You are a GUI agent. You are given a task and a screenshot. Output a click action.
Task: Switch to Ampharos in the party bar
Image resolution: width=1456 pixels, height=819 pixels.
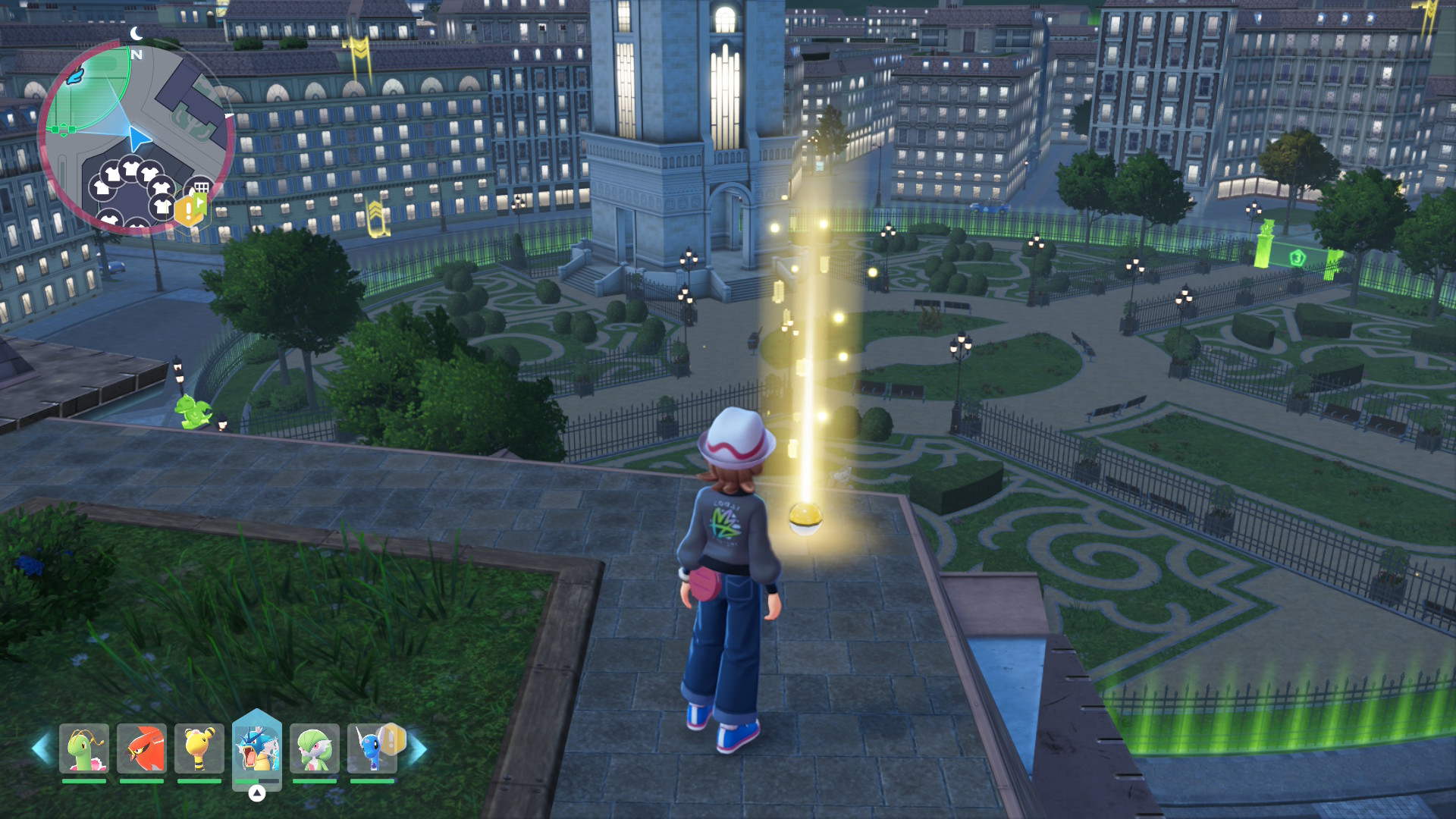[199, 748]
